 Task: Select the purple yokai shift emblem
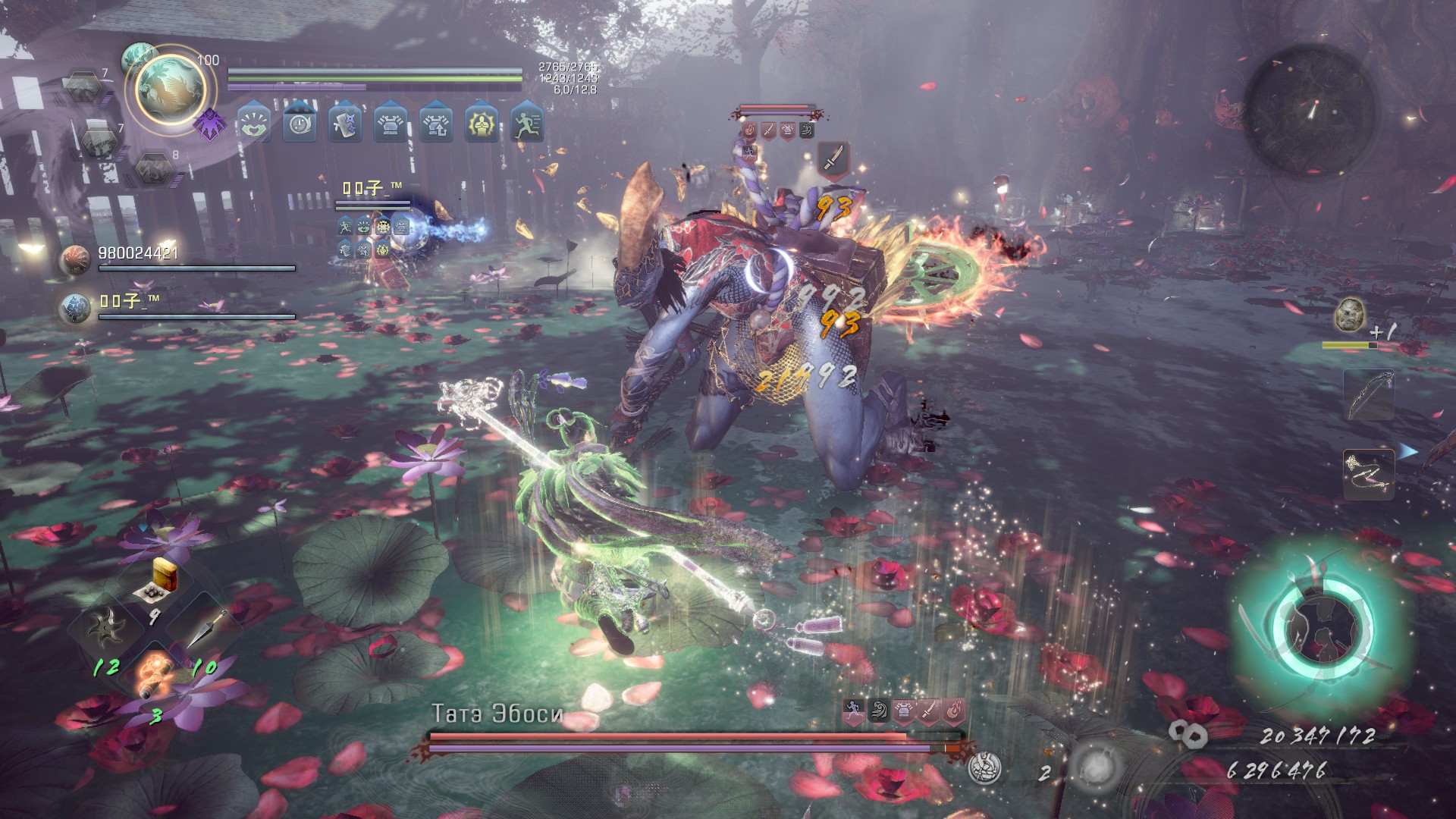pyautogui.click(x=208, y=124)
